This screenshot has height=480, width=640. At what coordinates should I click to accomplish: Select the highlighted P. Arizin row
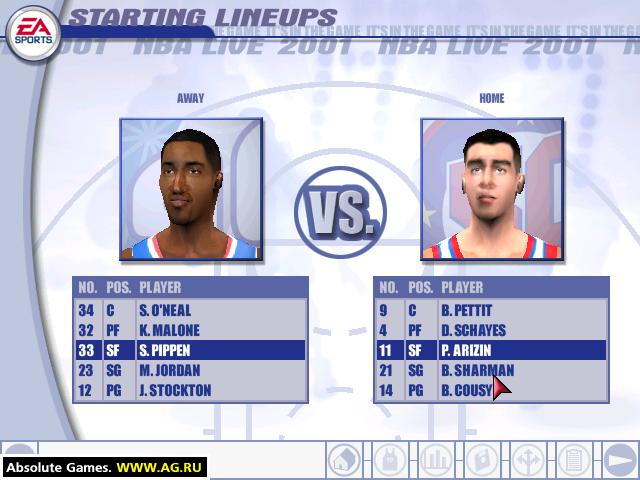click(x=490, y=350)
